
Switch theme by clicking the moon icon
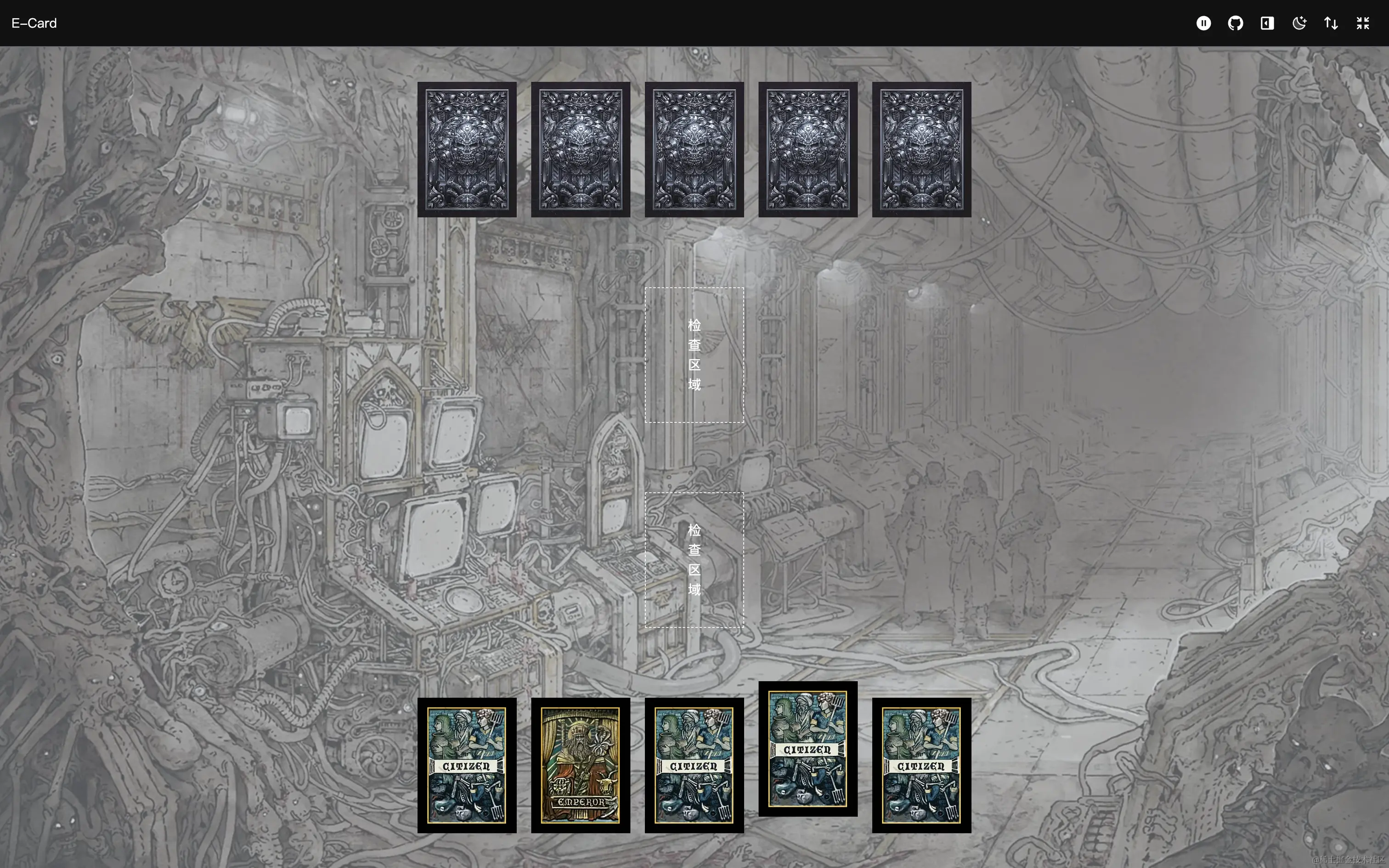1299,23
